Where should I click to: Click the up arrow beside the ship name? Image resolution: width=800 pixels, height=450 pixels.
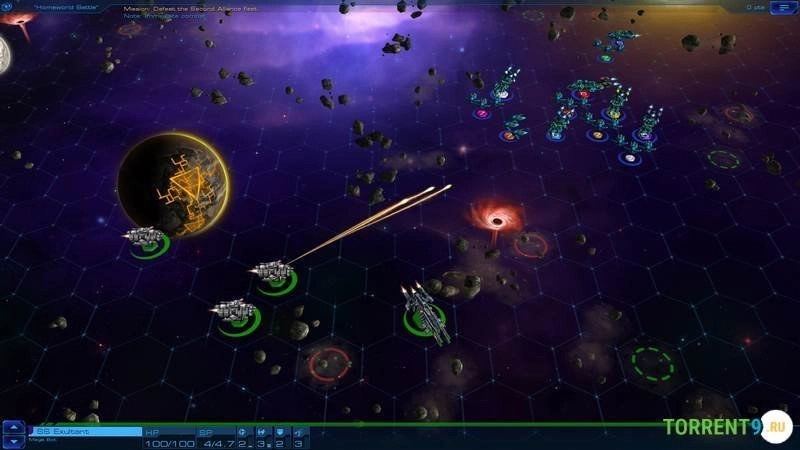[x=14, y=426]
